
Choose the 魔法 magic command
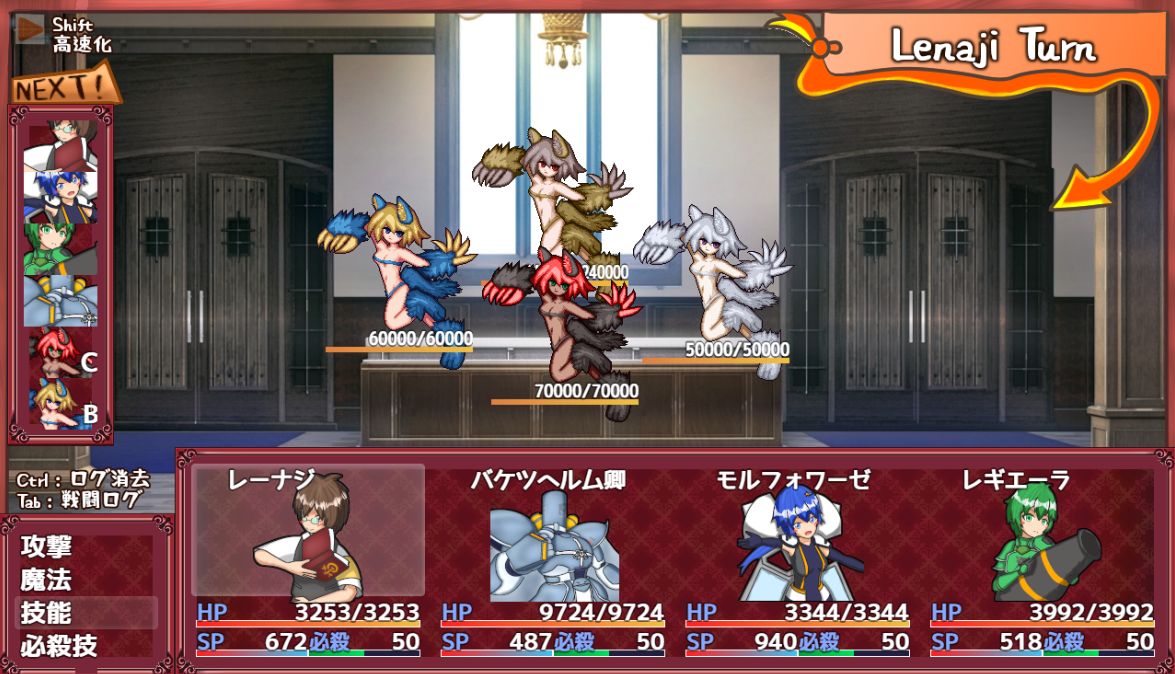(x=48, y=580)
